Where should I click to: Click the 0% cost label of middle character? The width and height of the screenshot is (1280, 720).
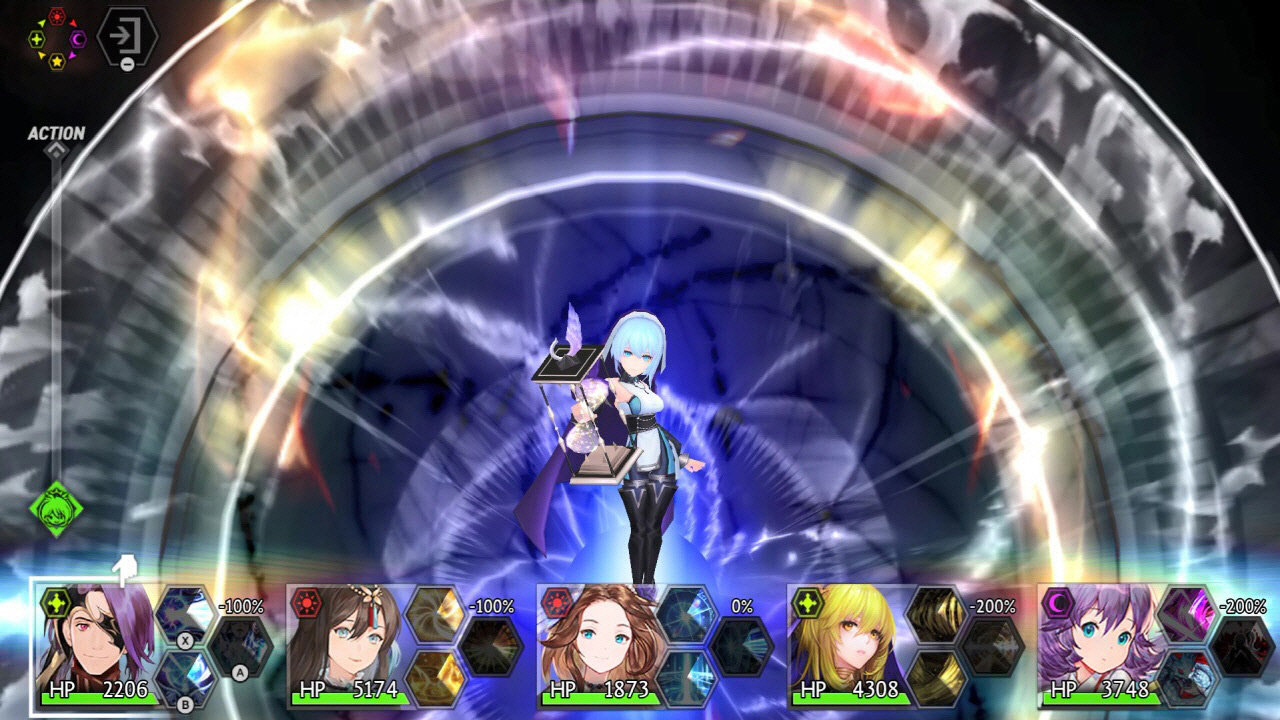coord(740,603)
